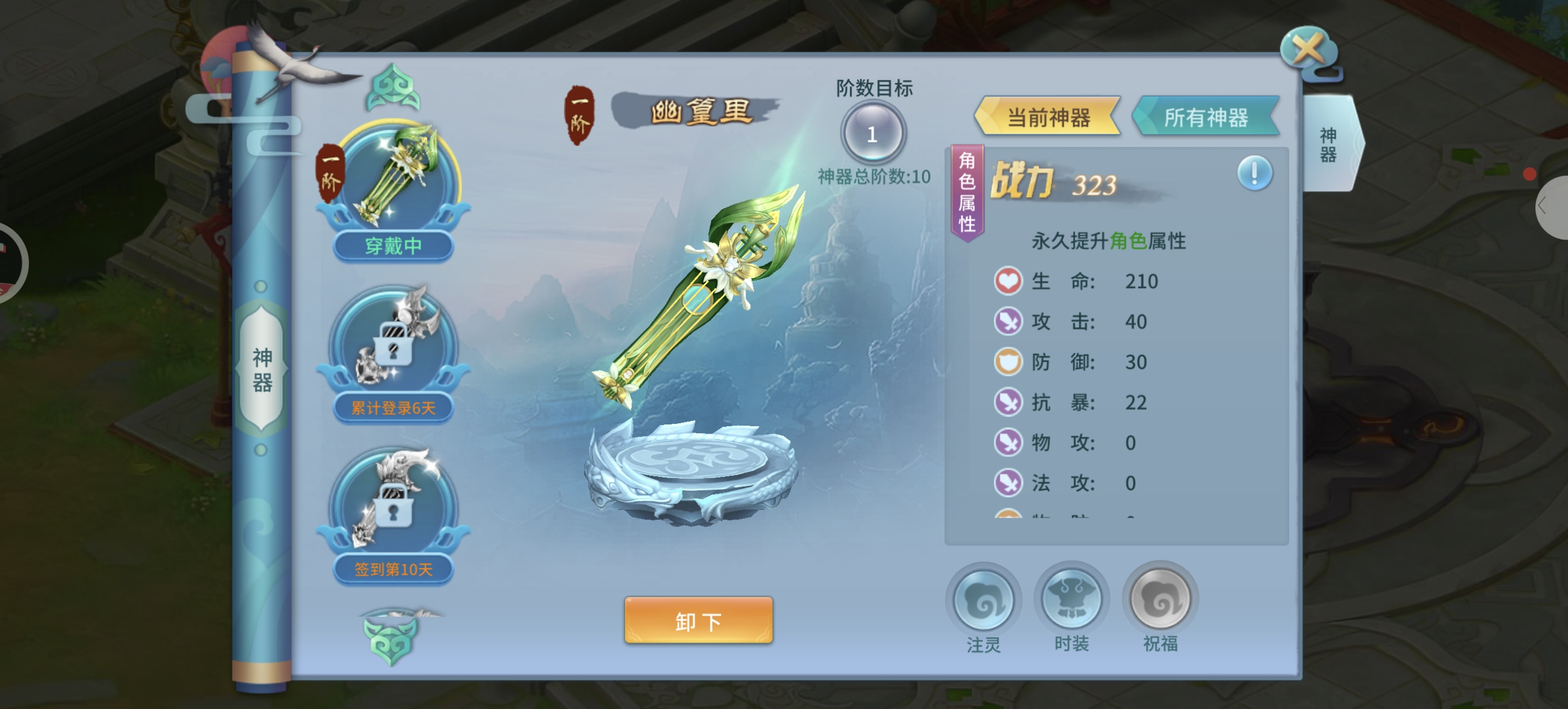The height and width of the screenshot is (709, 1568).
Task: Click the 卸下 unequip button
Action: click(698, 620)
